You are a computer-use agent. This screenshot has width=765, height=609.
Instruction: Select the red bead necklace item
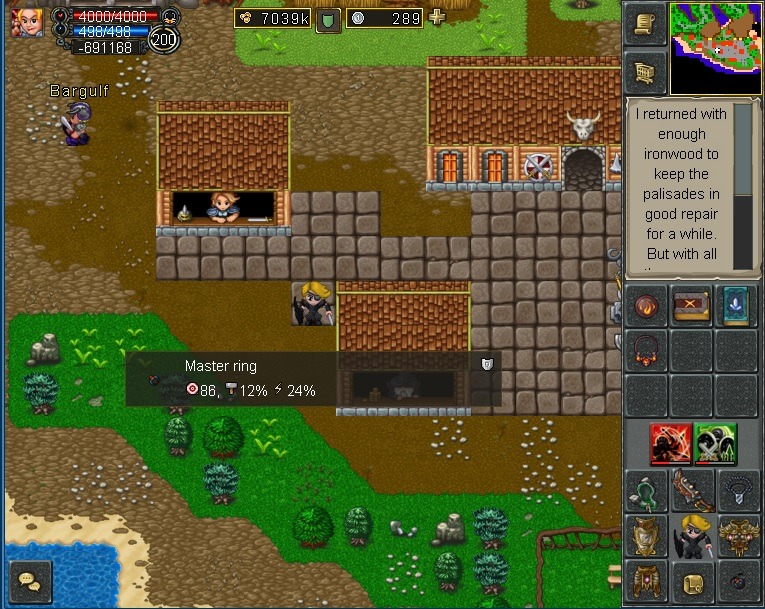point(645,350)
